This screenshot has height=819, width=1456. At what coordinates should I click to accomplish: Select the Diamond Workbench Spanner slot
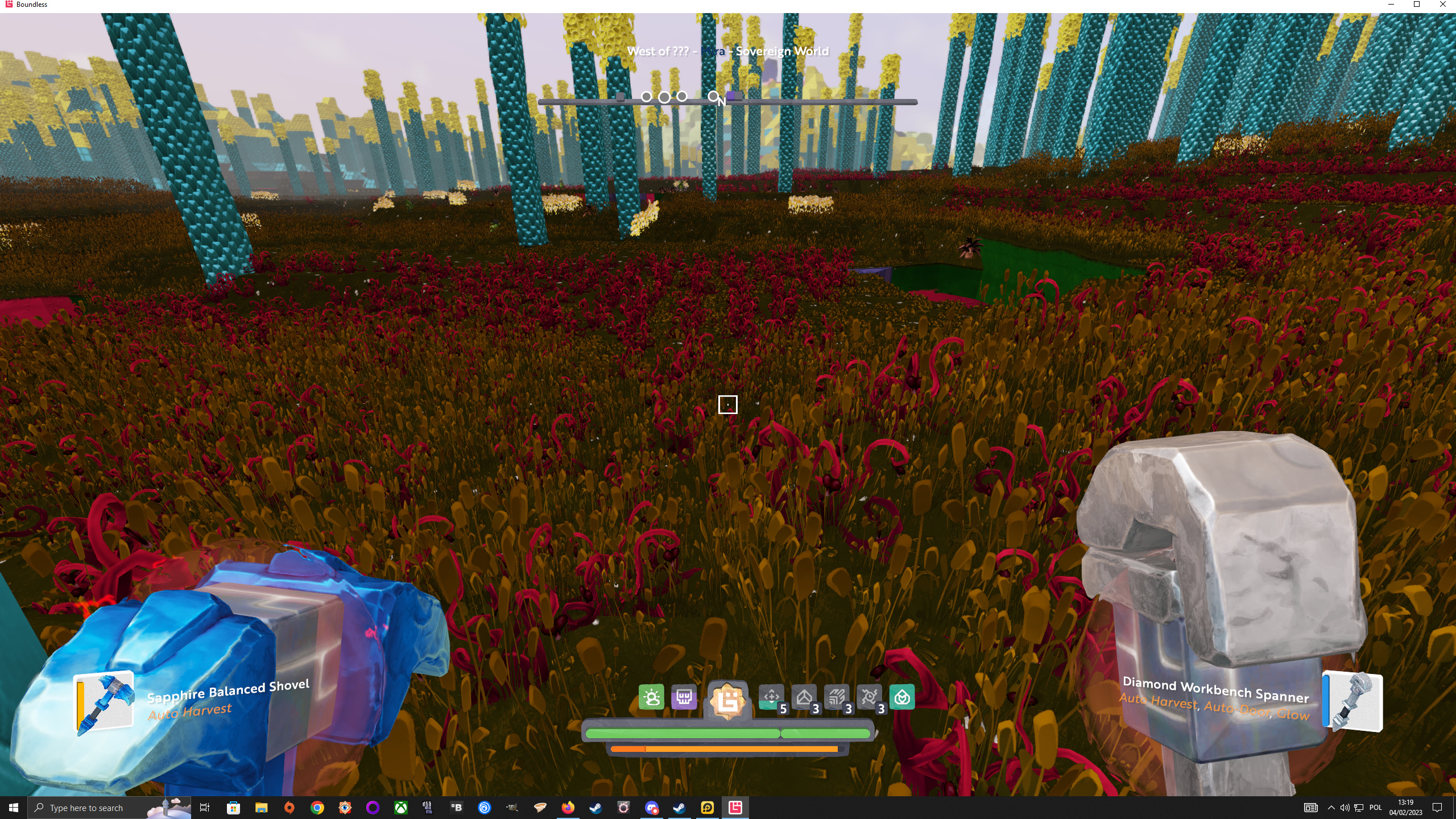[x=1352, y=702]
